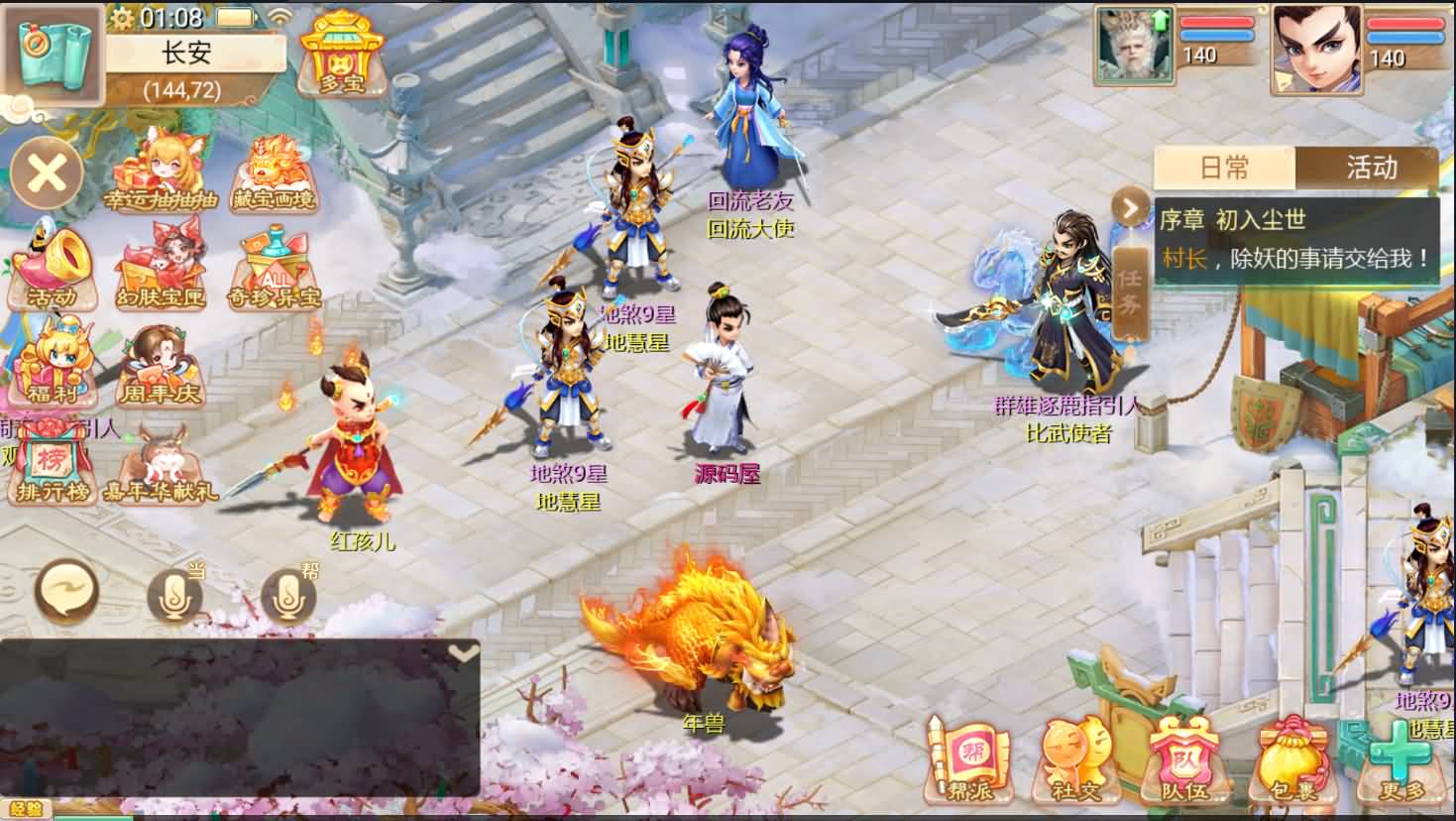The image size is (1456, 821).
Task: Collapse the quest tracker with the arrow button
Action: 1129,207
